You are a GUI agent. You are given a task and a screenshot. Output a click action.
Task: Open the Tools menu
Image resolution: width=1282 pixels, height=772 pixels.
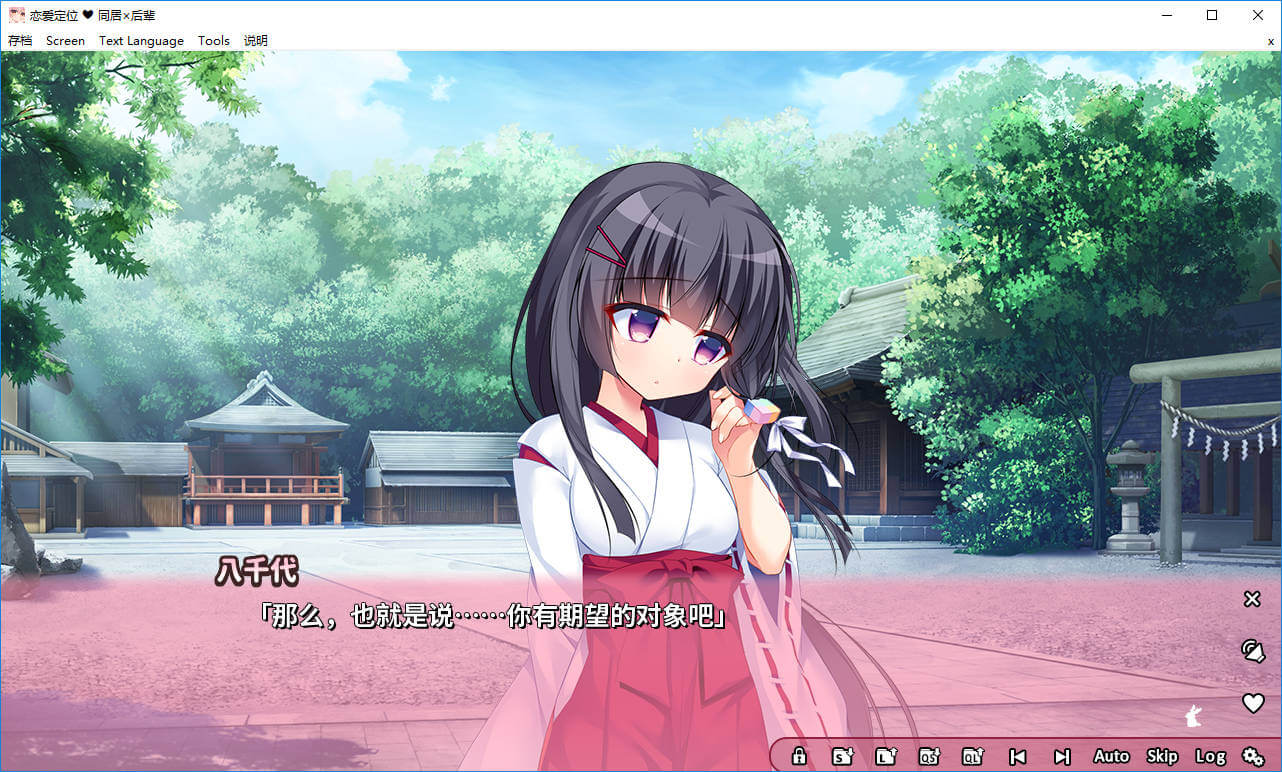[x=214, y=41]
